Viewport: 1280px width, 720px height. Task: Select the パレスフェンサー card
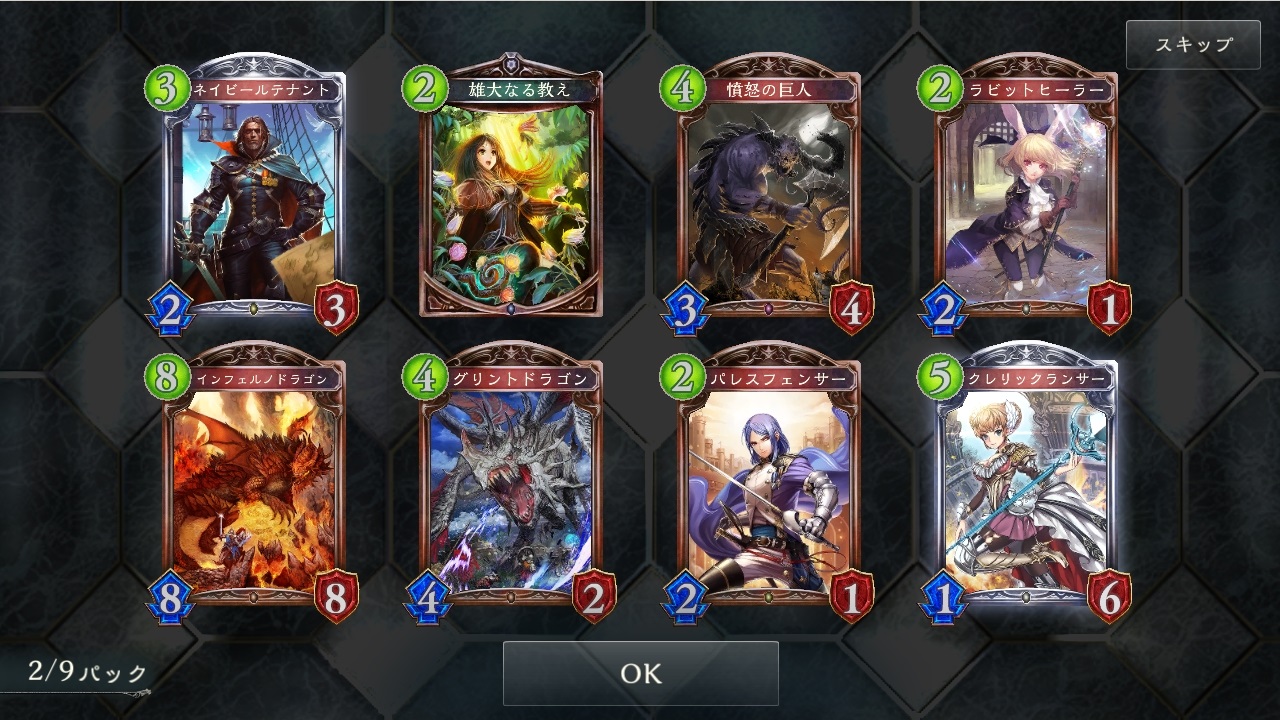pyautogui.click(x=770, y=490)
